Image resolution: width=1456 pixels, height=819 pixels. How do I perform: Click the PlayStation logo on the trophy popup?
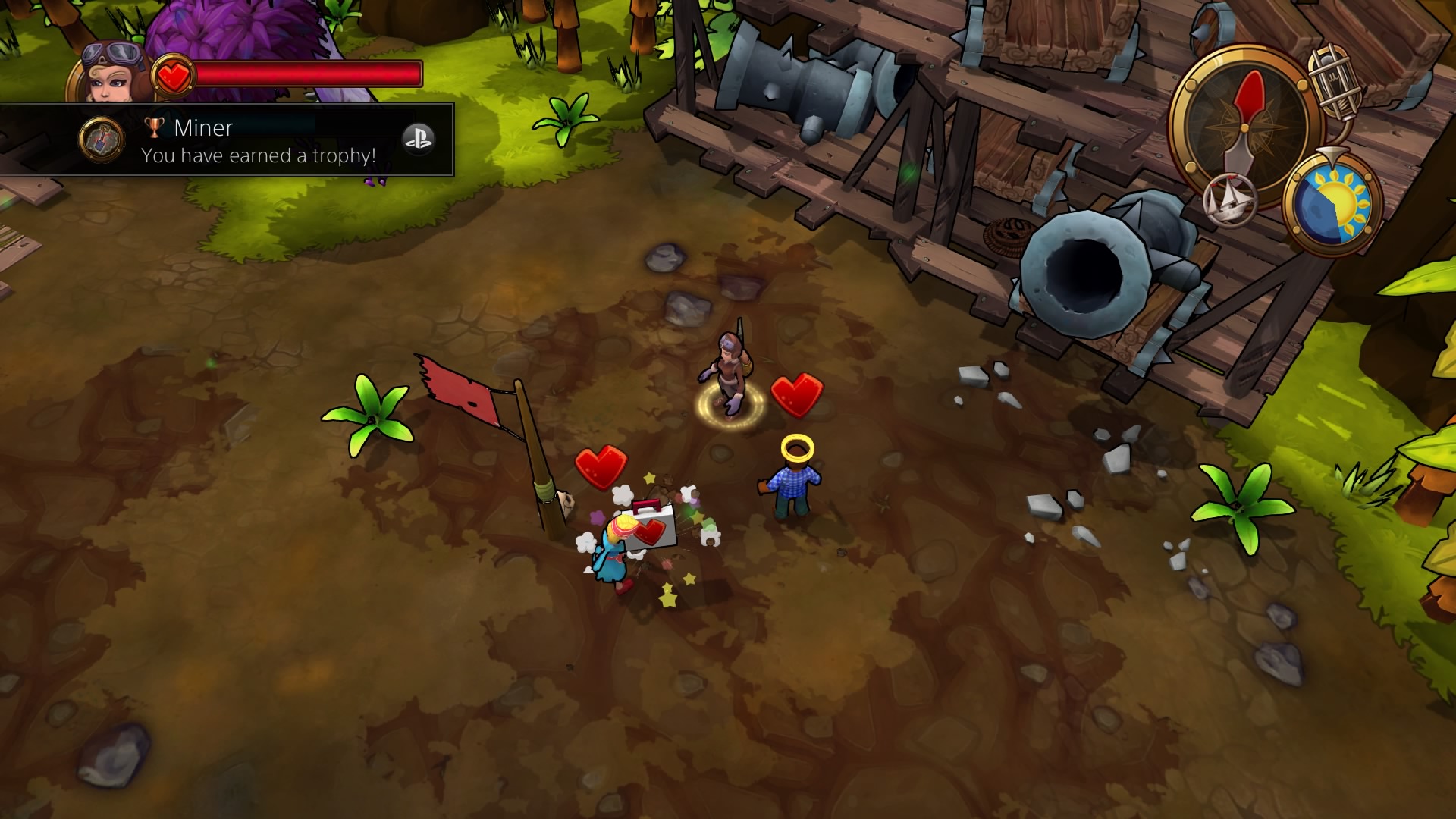point(417,140)
